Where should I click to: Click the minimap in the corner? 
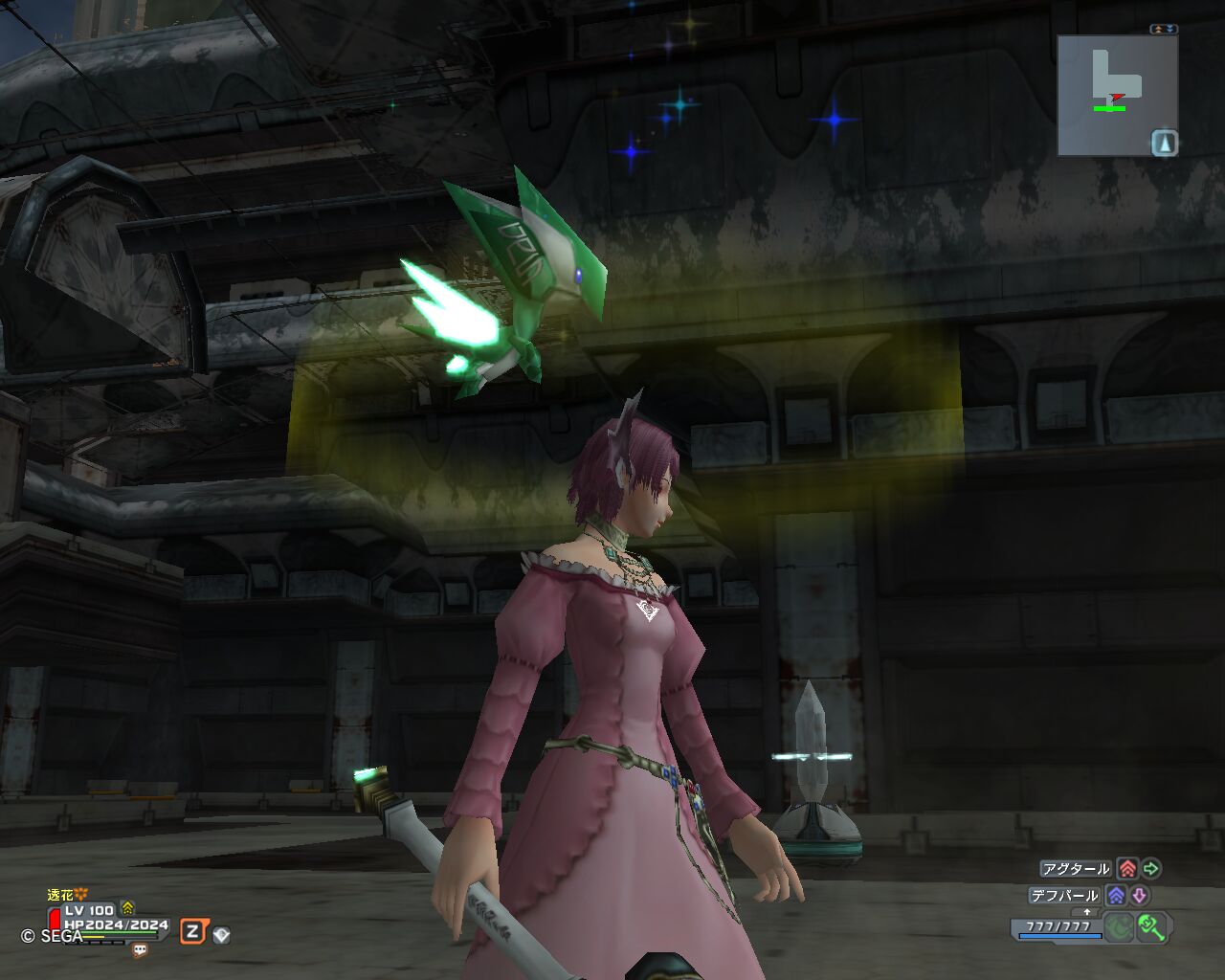click(x=1116, y=95)
